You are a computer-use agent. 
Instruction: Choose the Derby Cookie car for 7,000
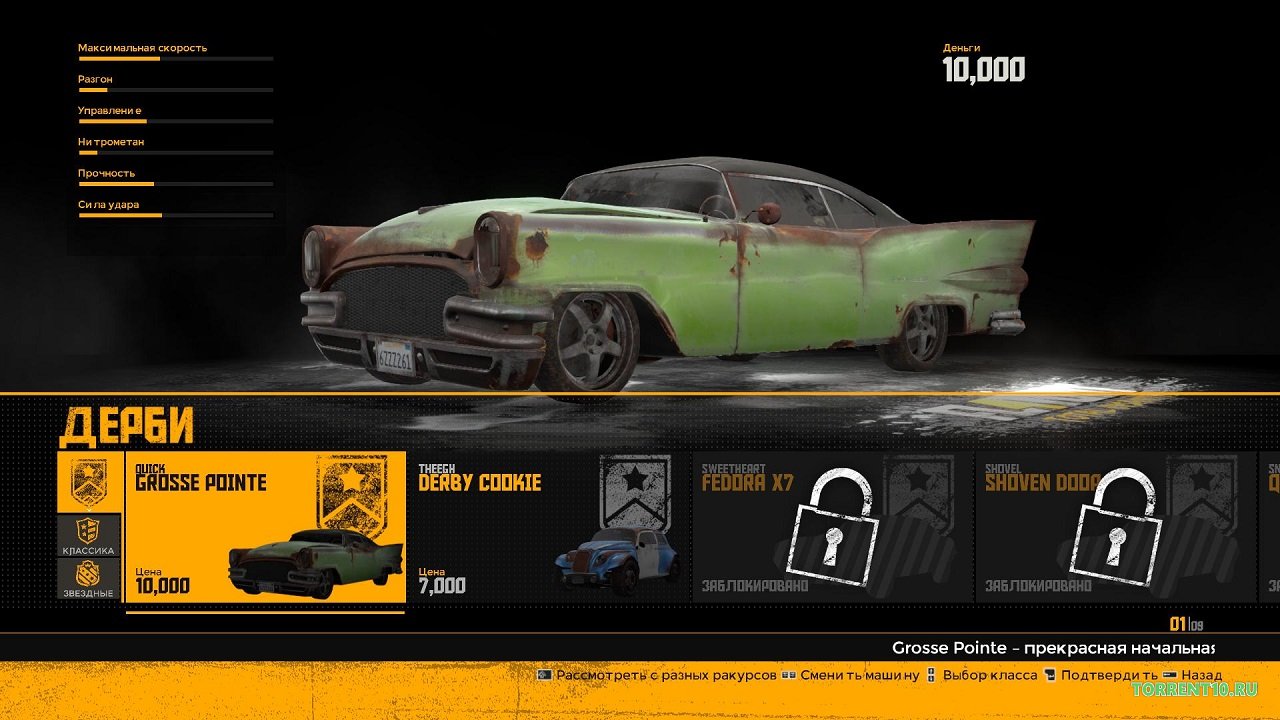click(x=549, y=527)
